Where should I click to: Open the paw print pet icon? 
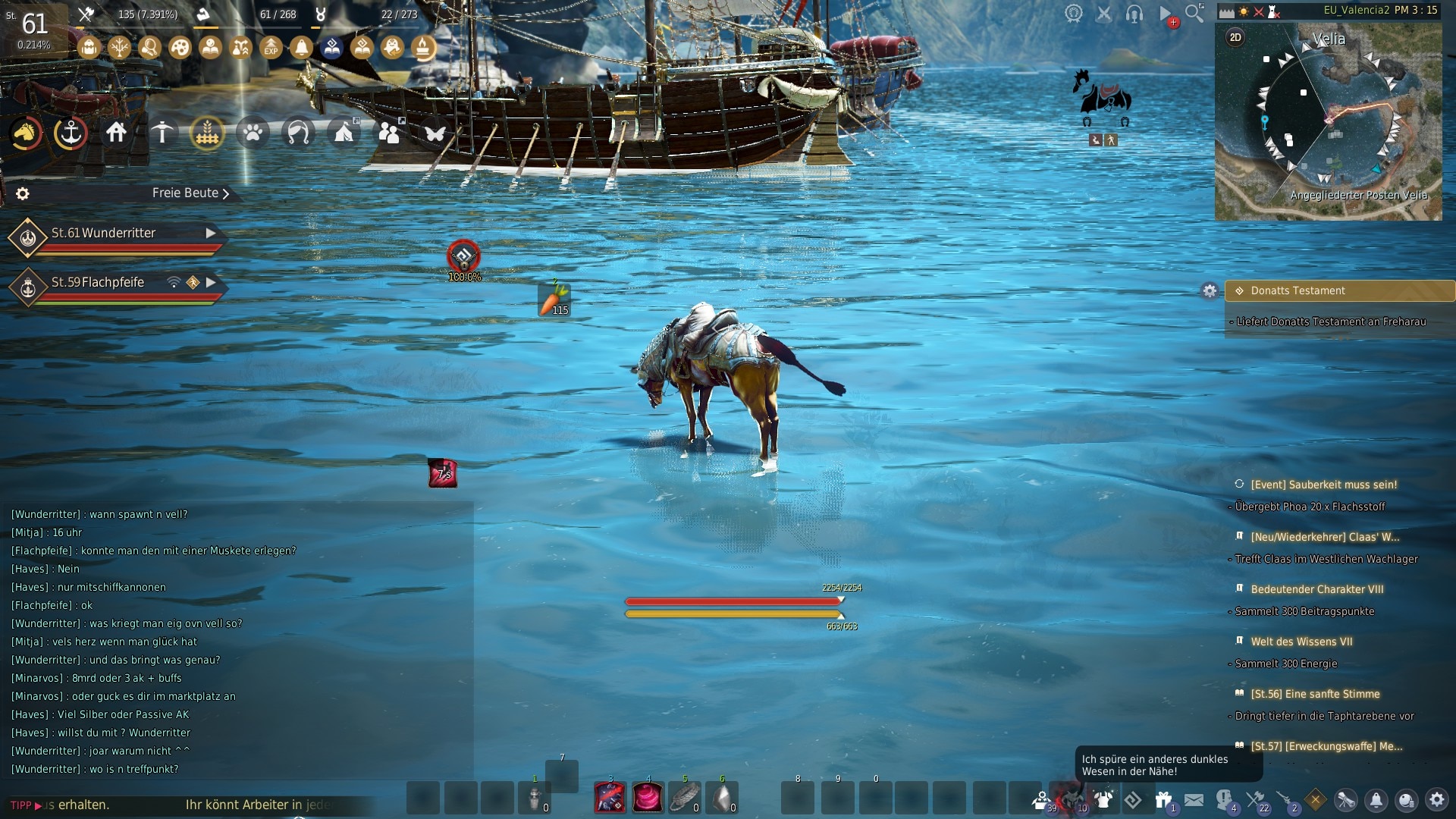253,133
